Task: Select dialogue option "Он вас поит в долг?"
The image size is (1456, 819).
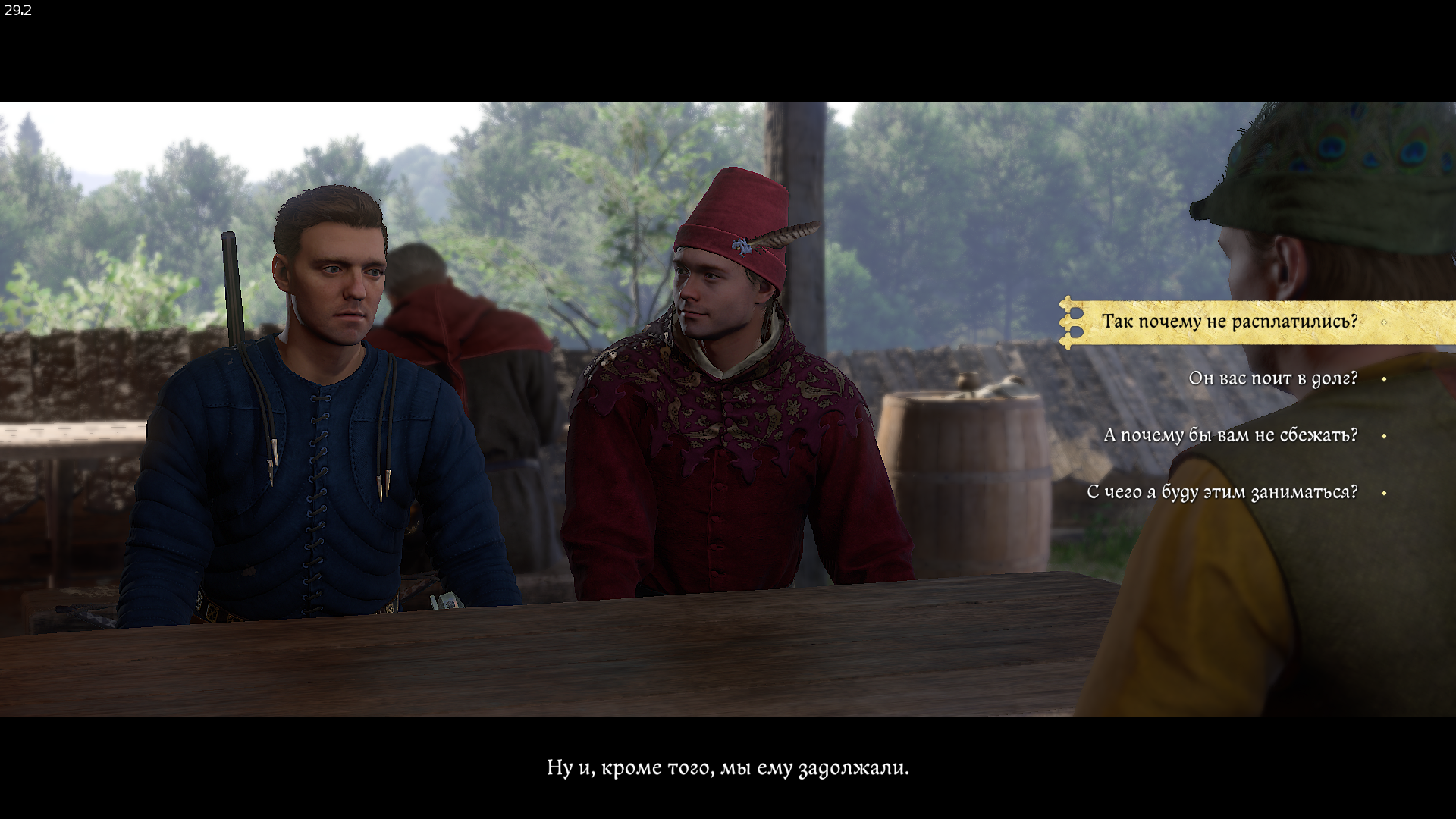Action: (1272, 378)
